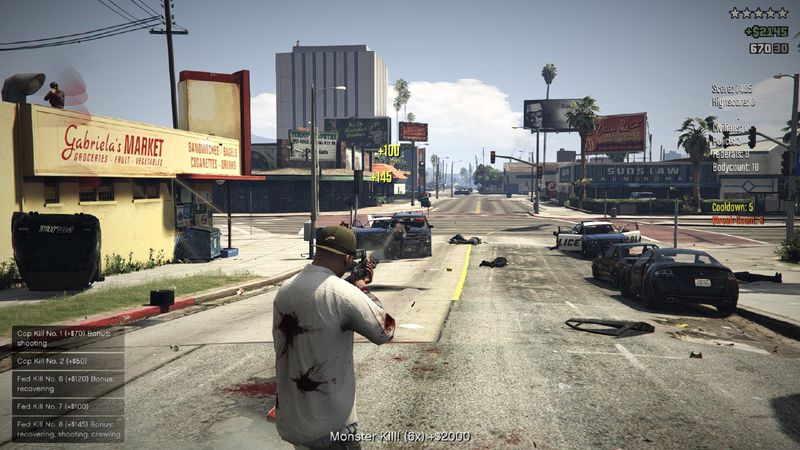
Task: Click the five-star wanted level indicator
Action: coord(758,13)
